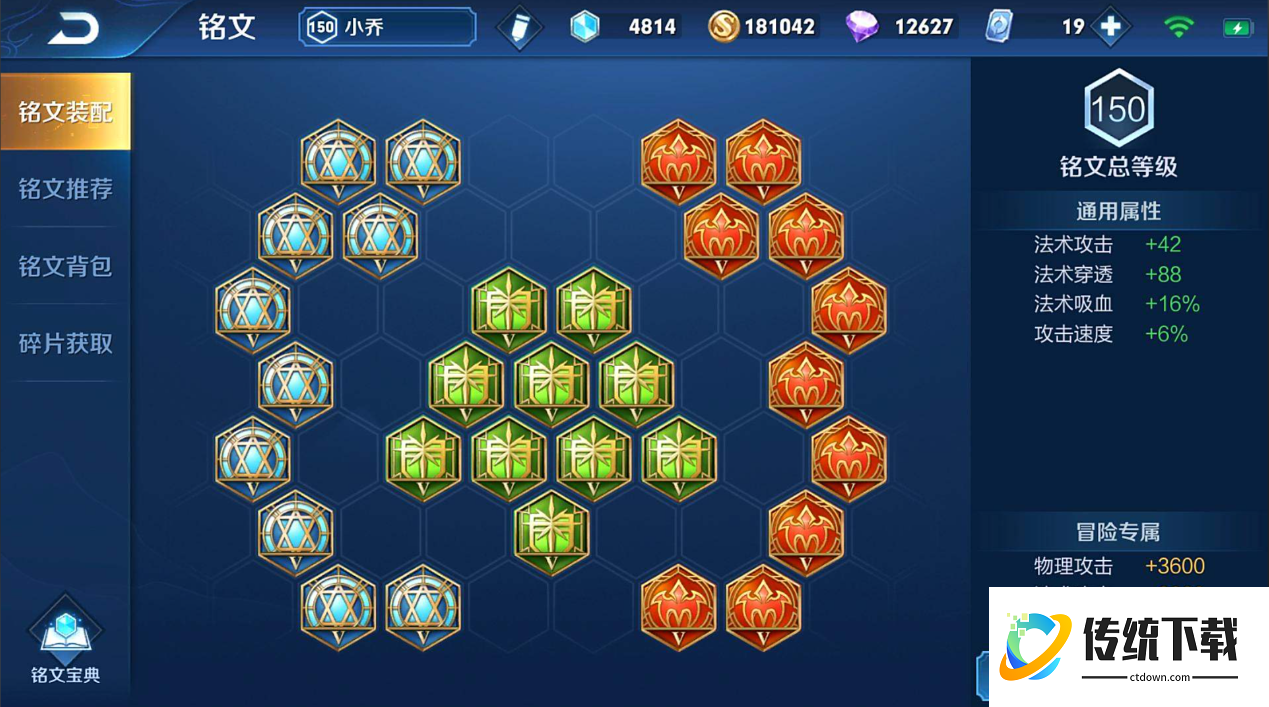Tap the purple diamond currency icon
The image size is (1269, 707).
861,27
